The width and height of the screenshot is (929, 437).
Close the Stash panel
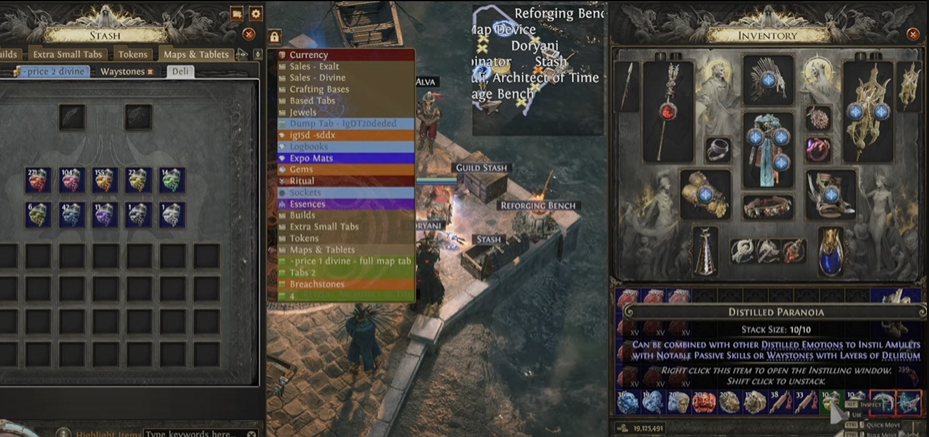[249, 34]
